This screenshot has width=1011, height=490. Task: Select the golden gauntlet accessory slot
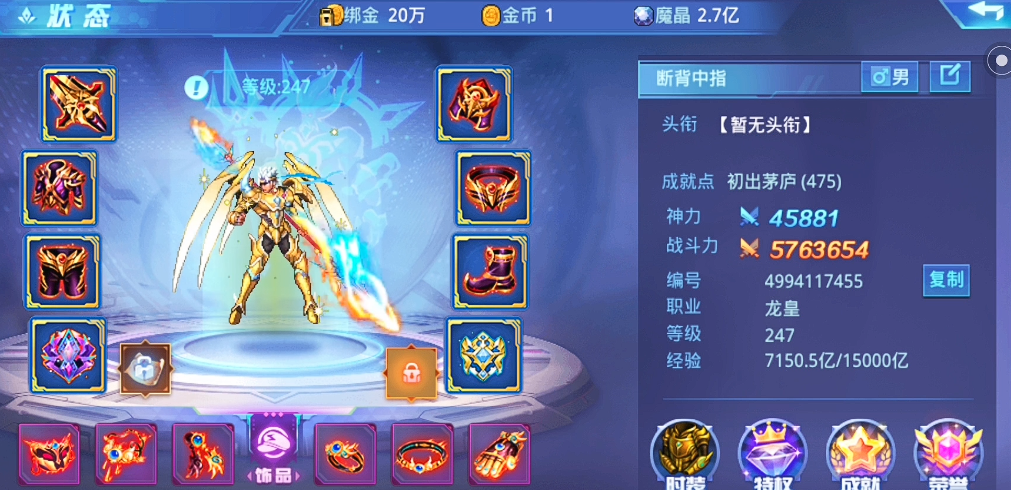click(500, 455)
